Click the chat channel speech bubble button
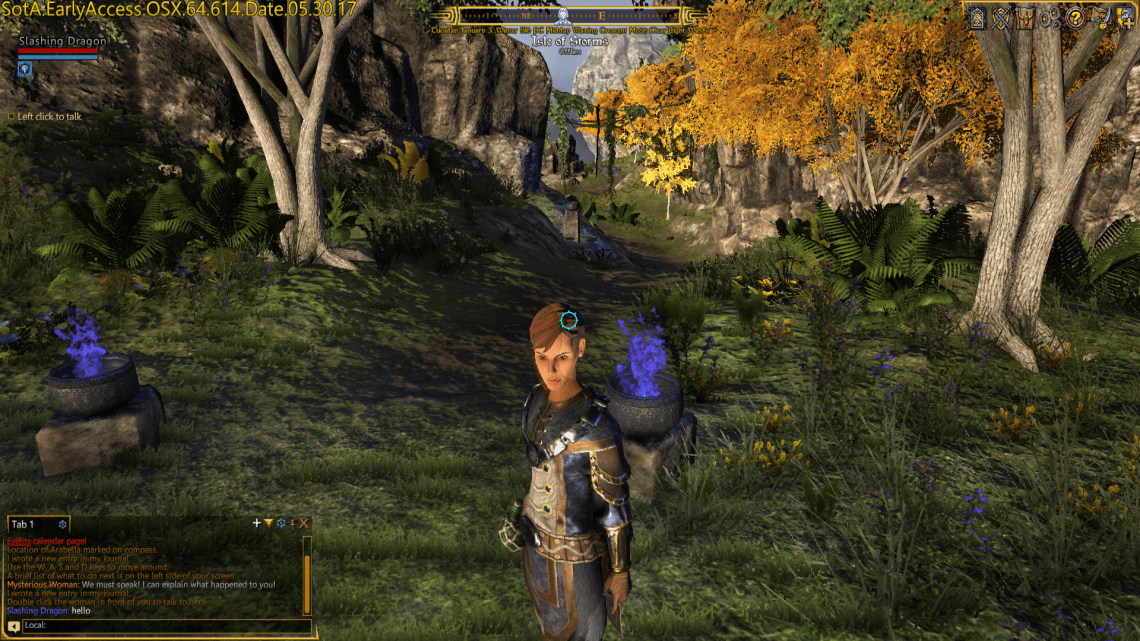Viewport: 1140px width, 641px height. click(13, 627)
